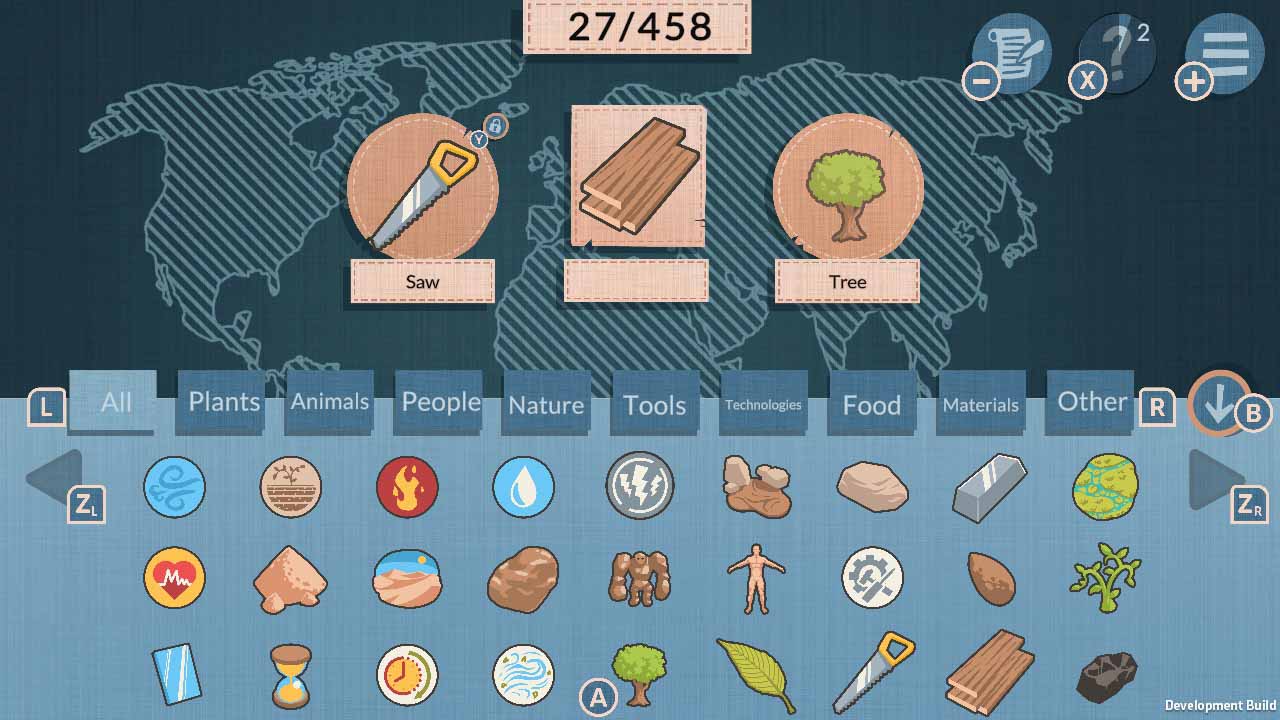Collapse the element panel with the B arrow

1218,407
